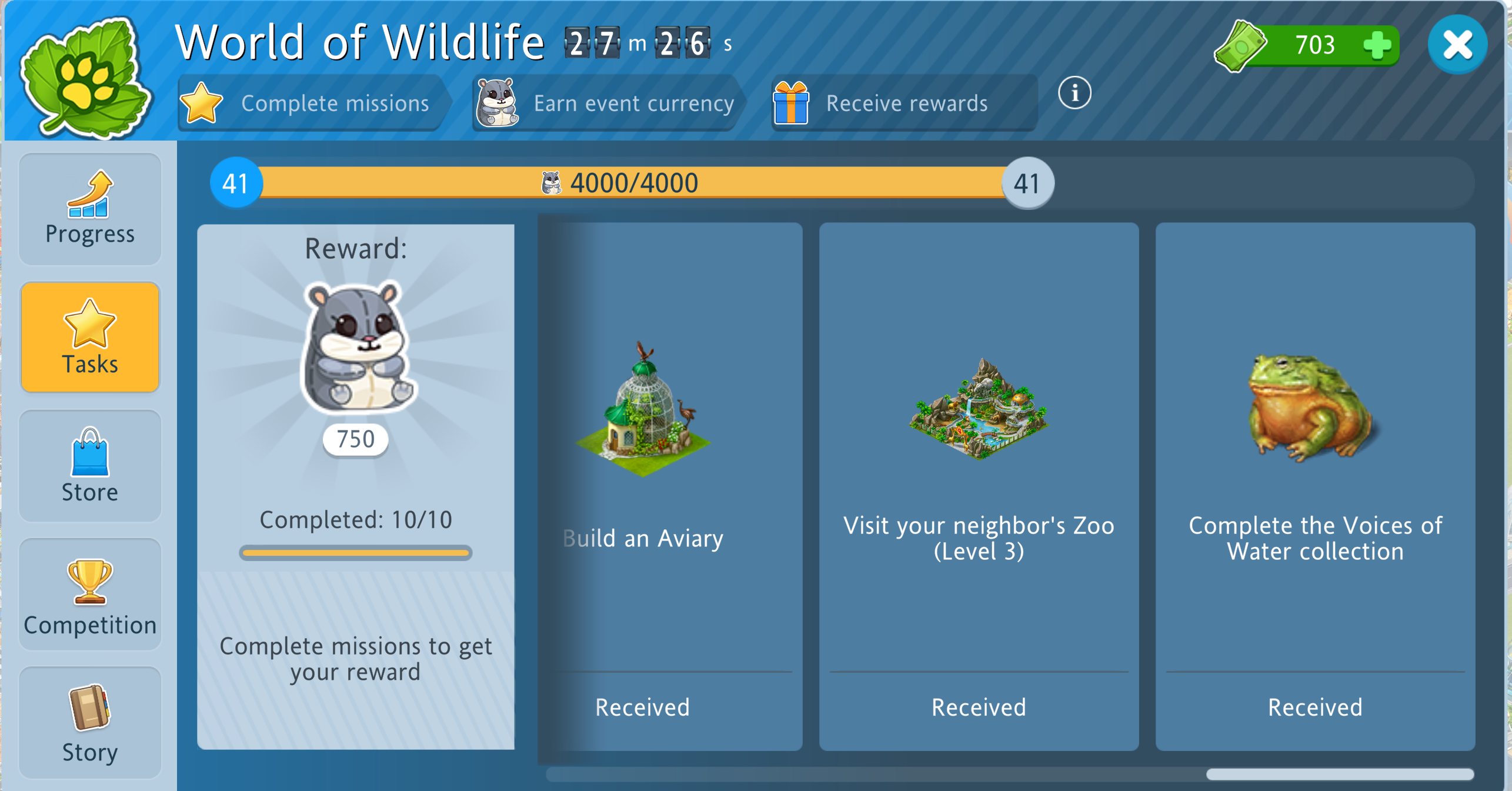
Task: Click the Voices of Water collection mission
Action: 1315,486
